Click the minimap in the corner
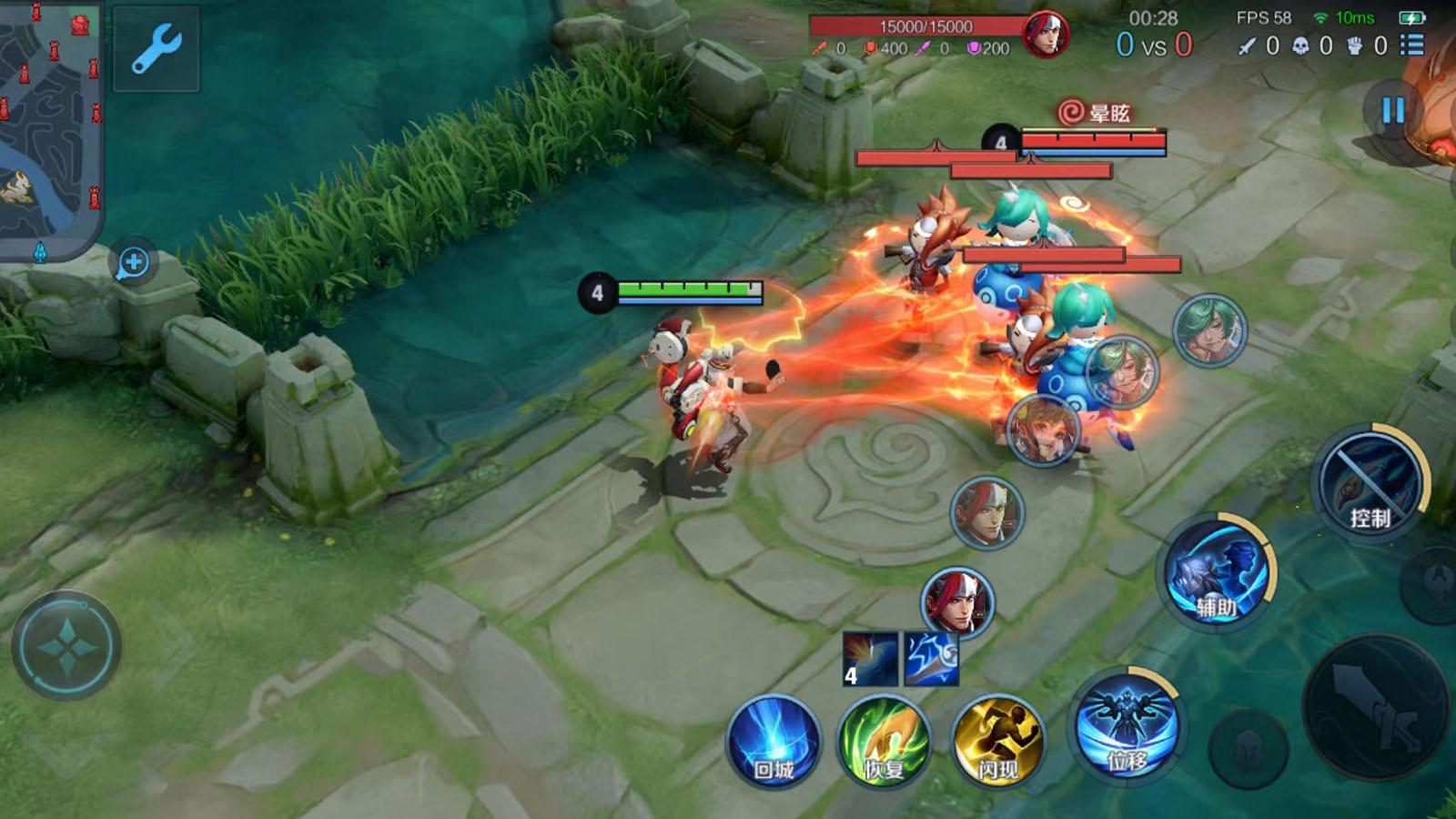The width and height of the screenshot is (1456, 819). coord(49,127)
